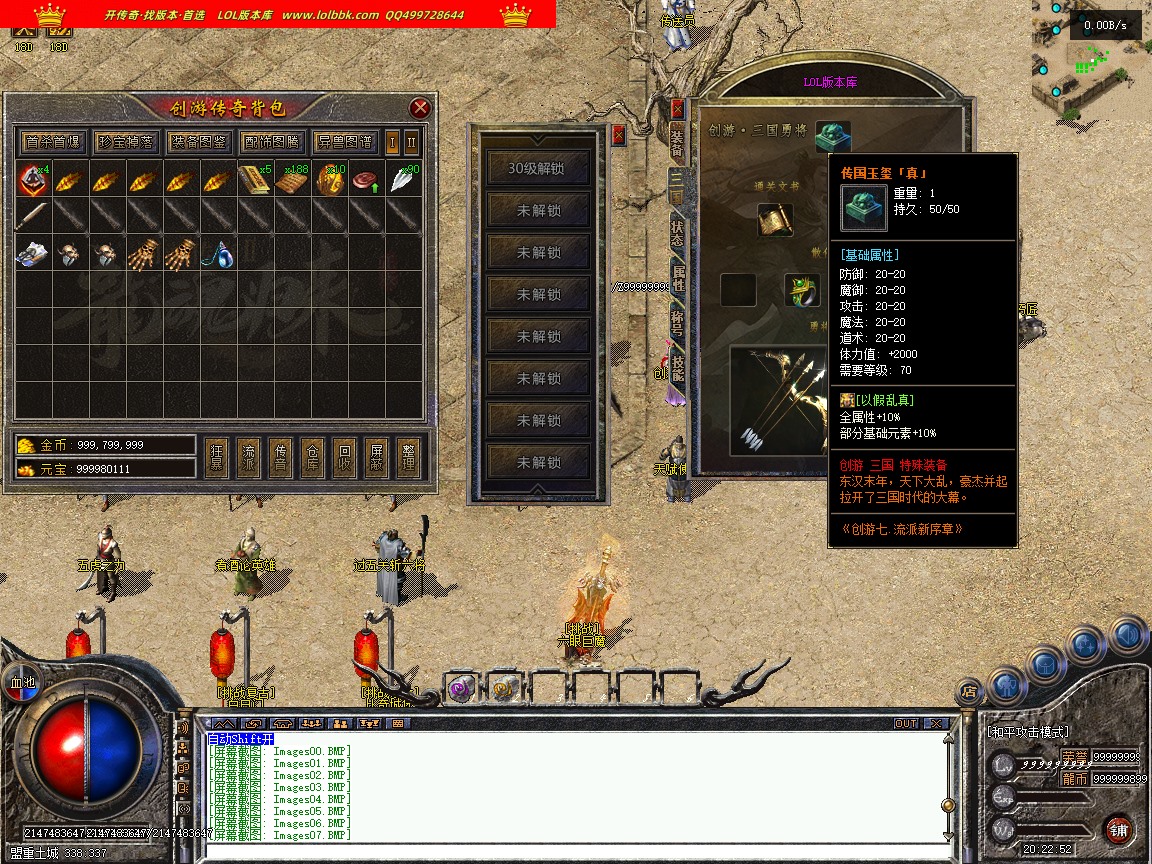Image resolution: width=1152 pixels, height=864 pixels.
Task: Open the 配饰图腾 accessory totem panel
Action: (271, 142)
